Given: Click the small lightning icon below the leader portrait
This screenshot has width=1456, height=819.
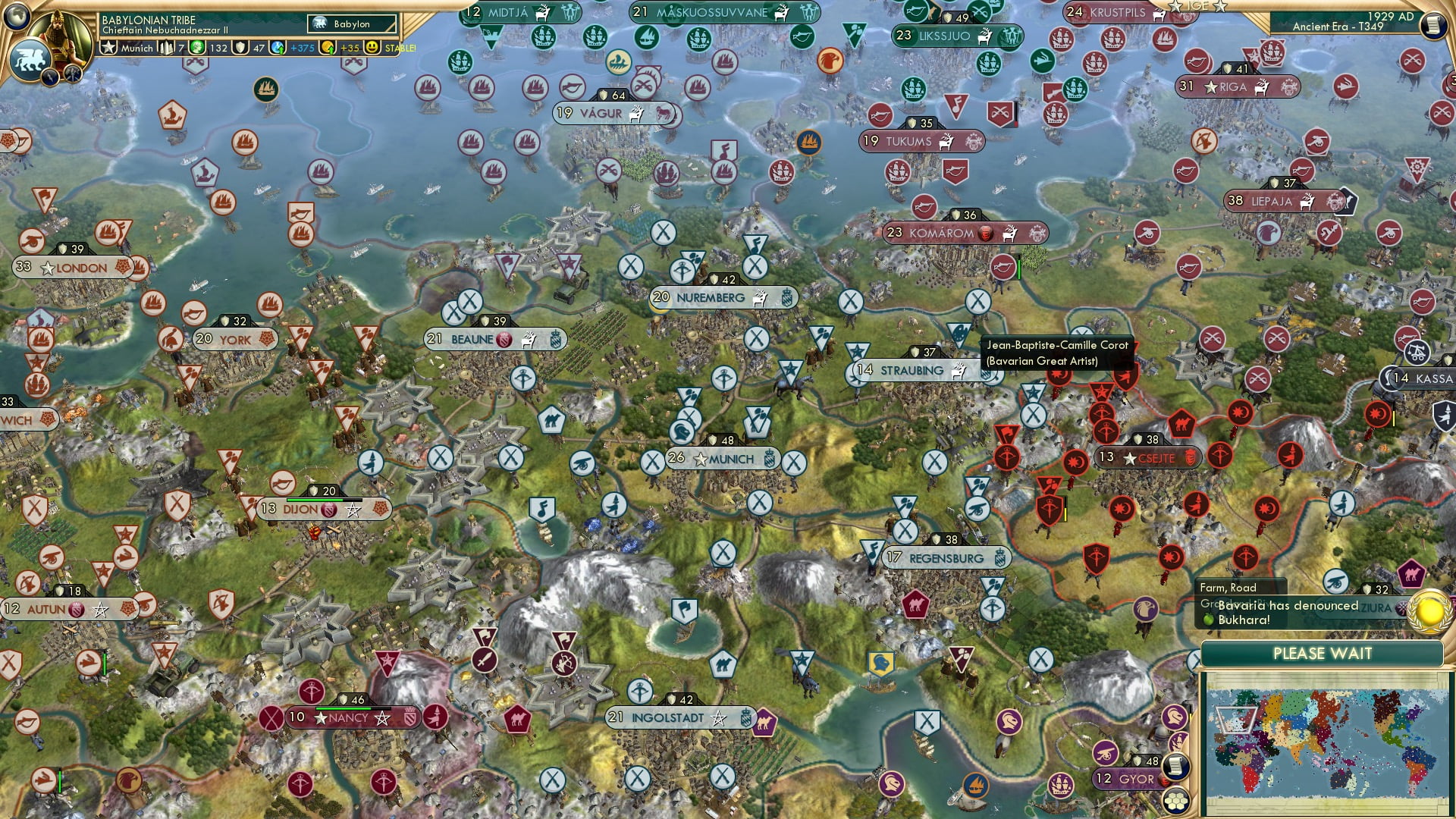Looking at the screenshot, I should click(50, 77).
